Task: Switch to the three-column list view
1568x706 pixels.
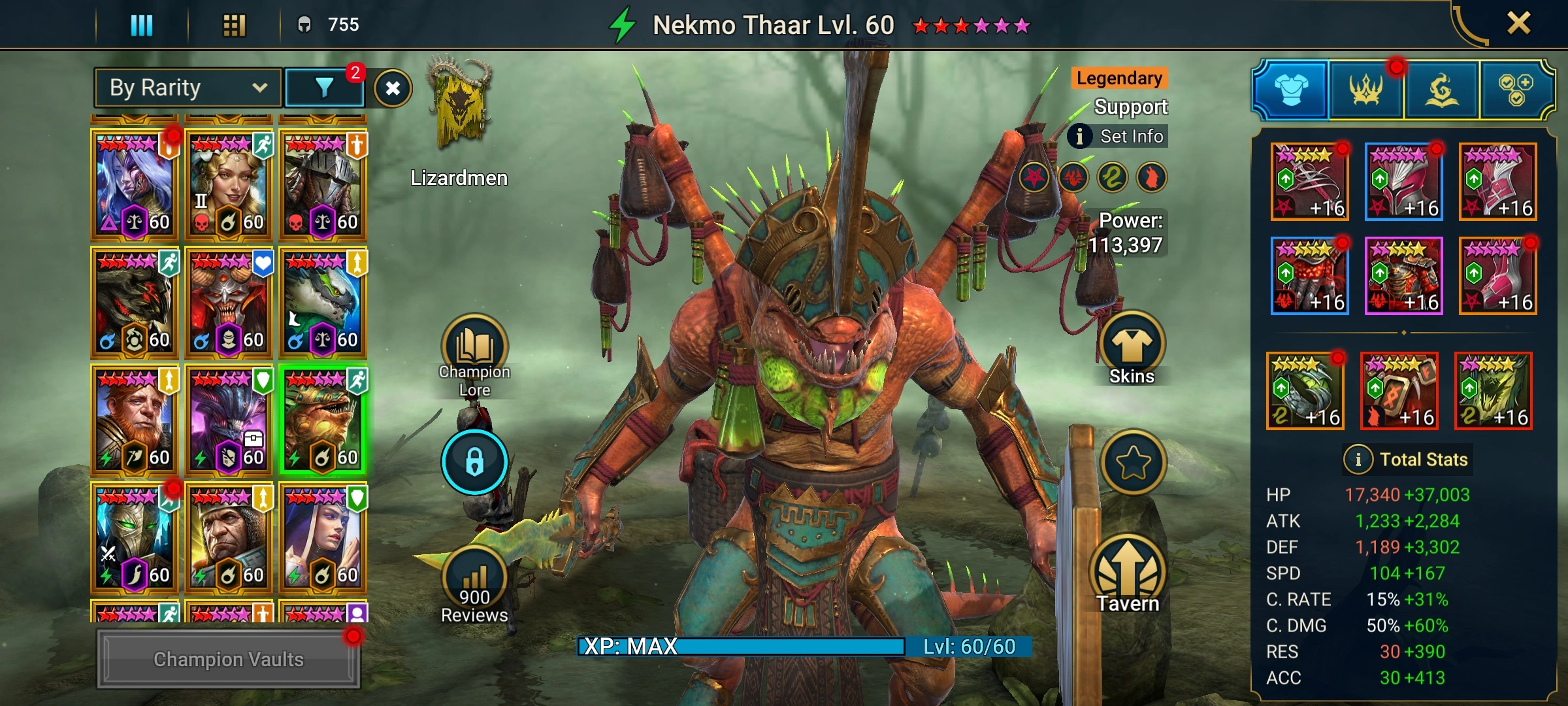Action: (x=142, y=25)
